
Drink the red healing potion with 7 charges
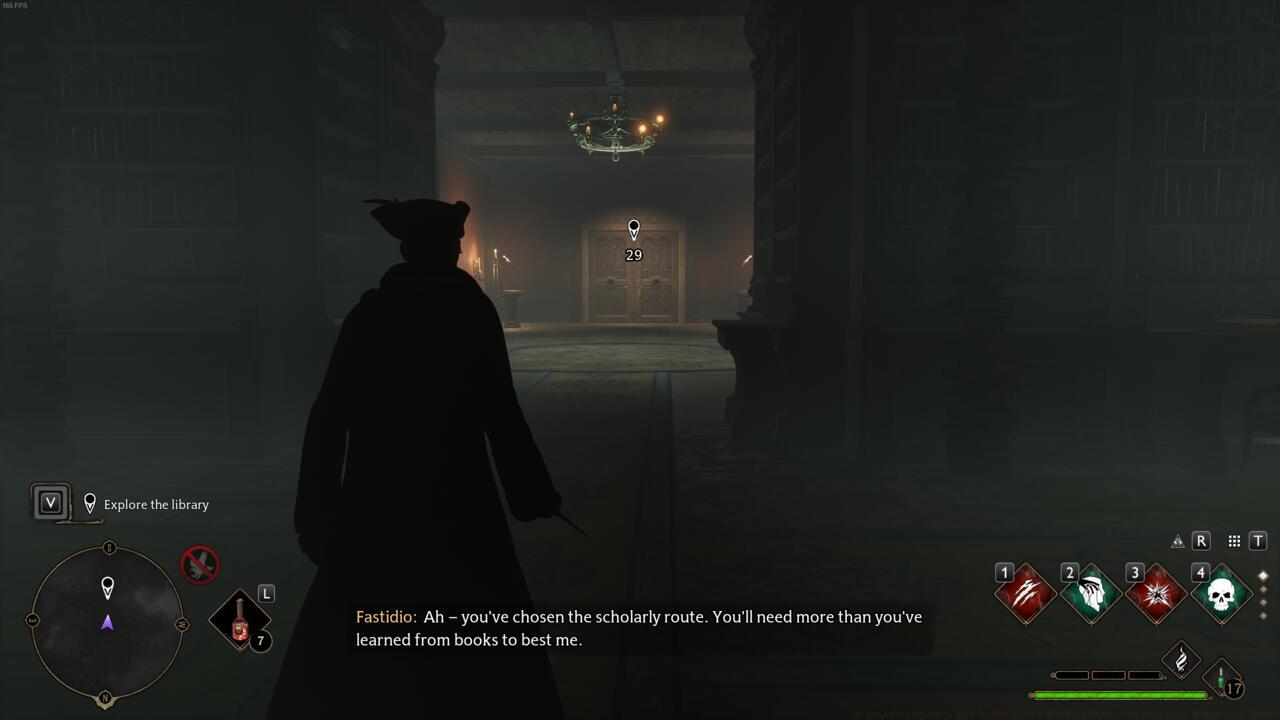click(239, 620)
